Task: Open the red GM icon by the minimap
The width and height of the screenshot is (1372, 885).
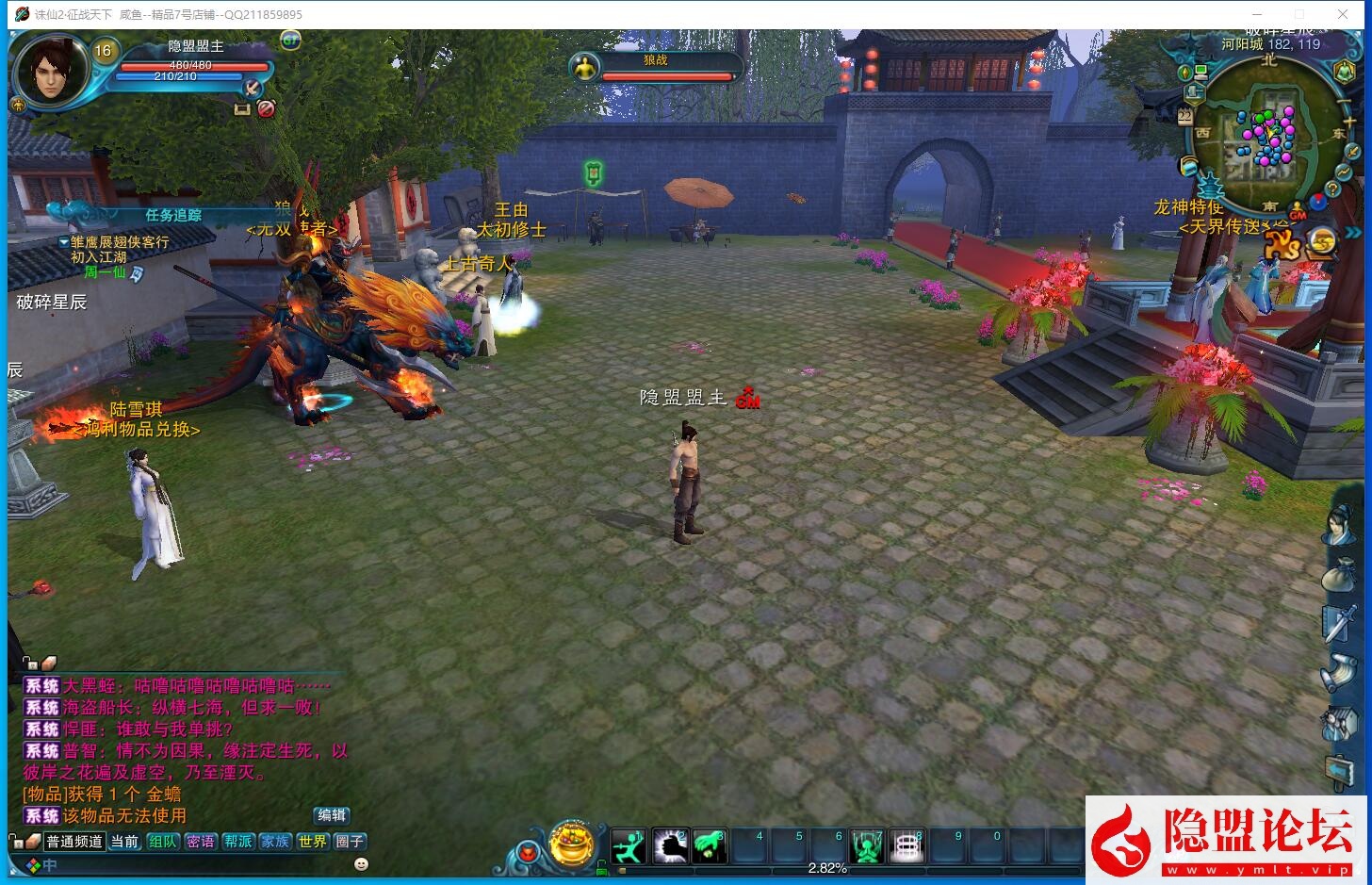Action: [x=1299, y=211]
